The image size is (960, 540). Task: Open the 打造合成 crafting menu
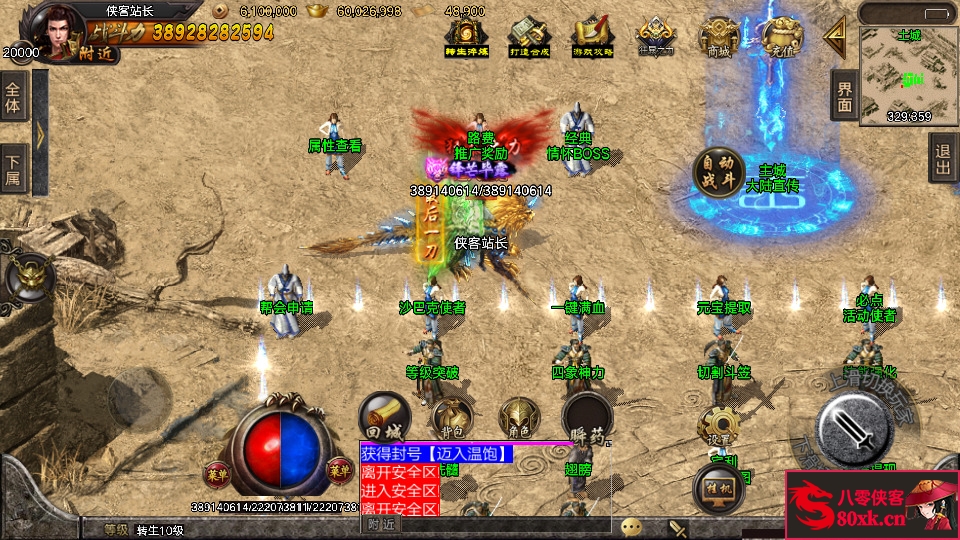click(x=531, y=38)
